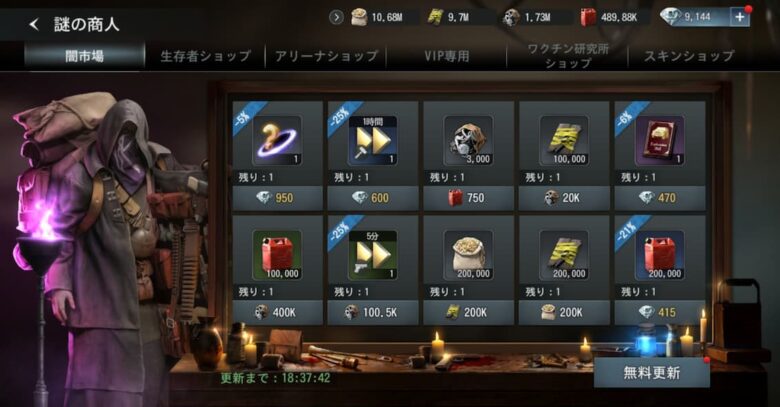Select the 闇市場 tab
This screenshot has width=780, height=407.
84,56
